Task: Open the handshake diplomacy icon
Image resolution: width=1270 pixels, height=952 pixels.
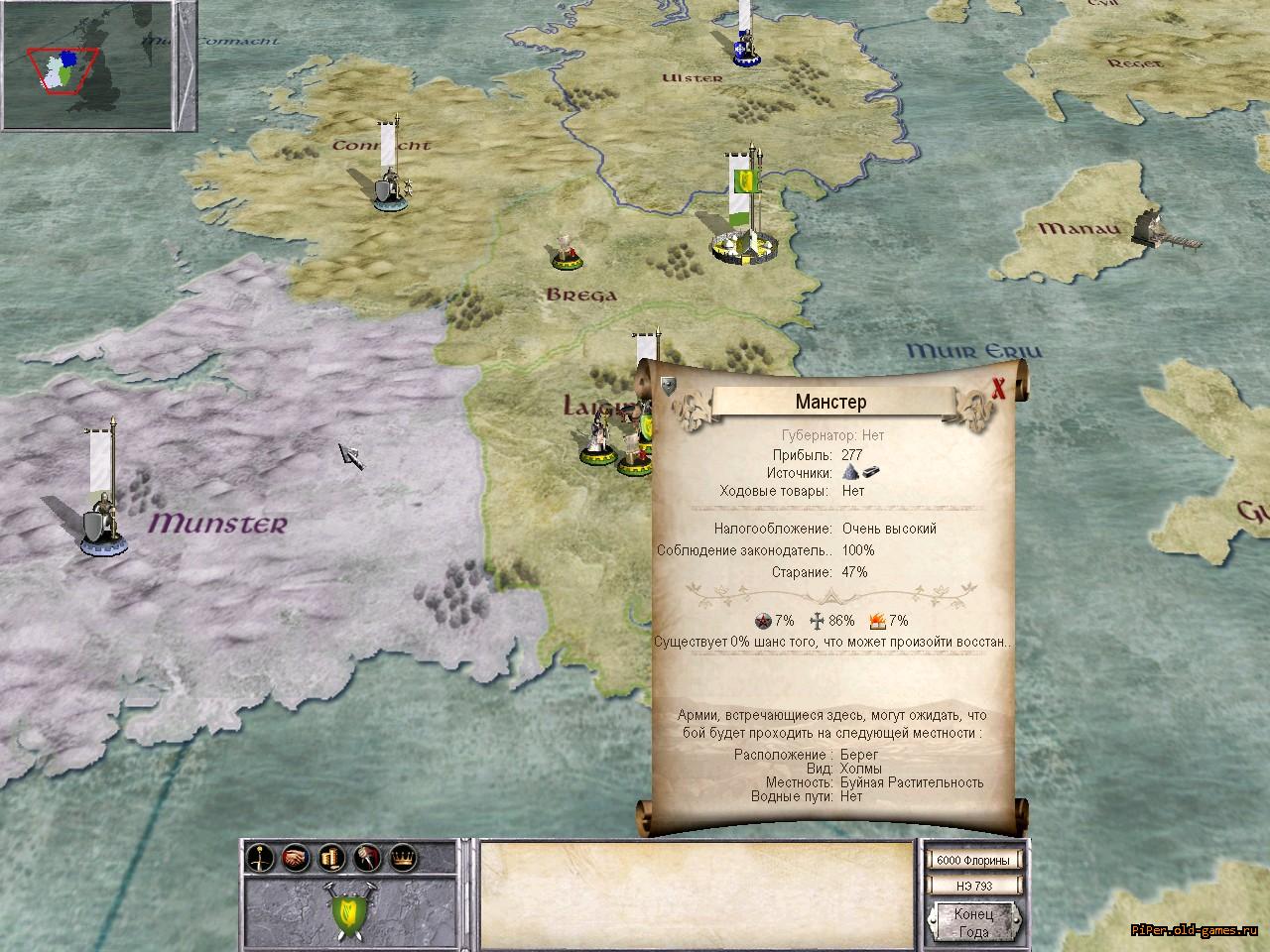Action: pos(295,857)
